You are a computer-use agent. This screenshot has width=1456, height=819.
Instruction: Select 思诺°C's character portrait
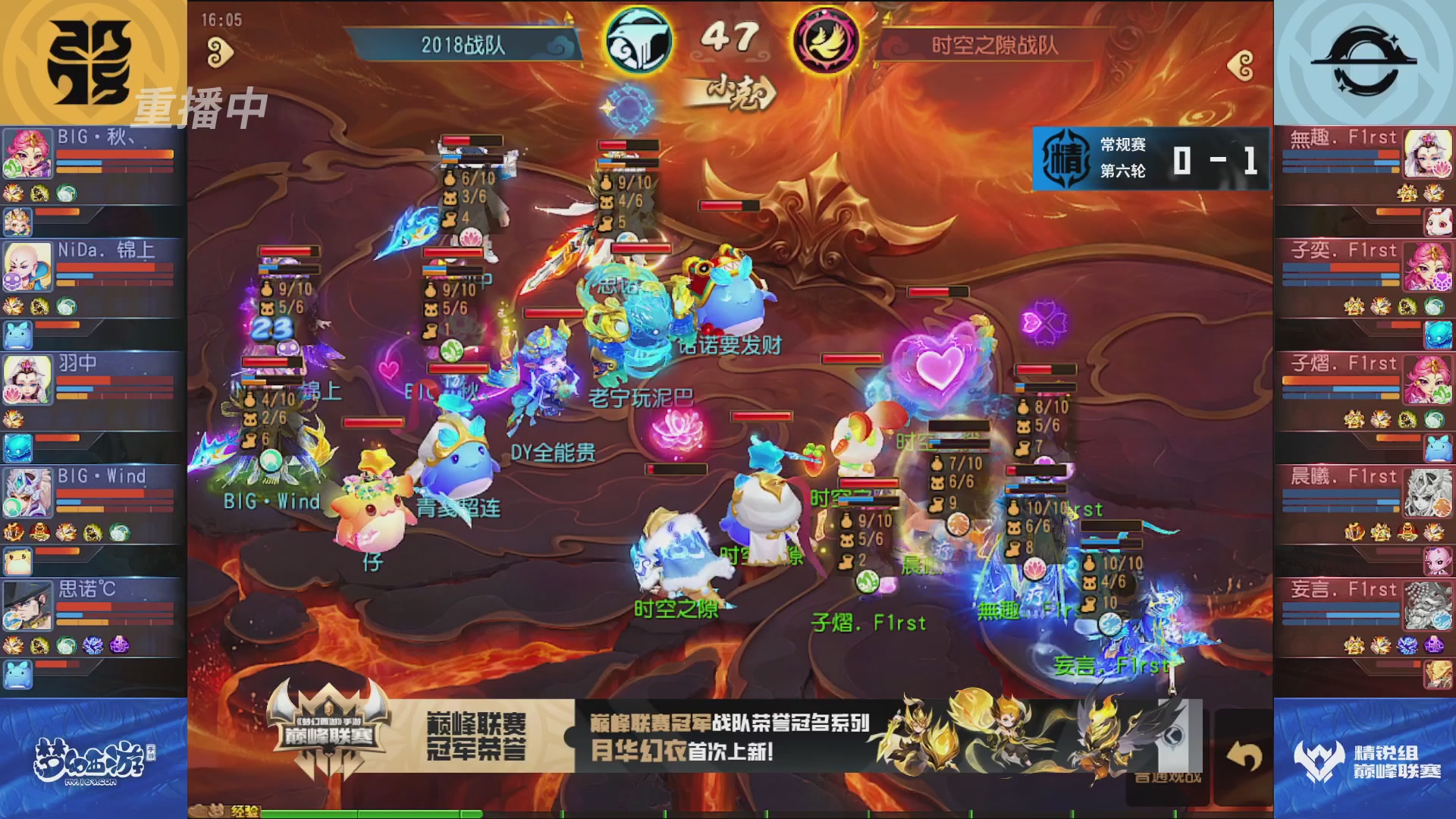tap(27, 607)
